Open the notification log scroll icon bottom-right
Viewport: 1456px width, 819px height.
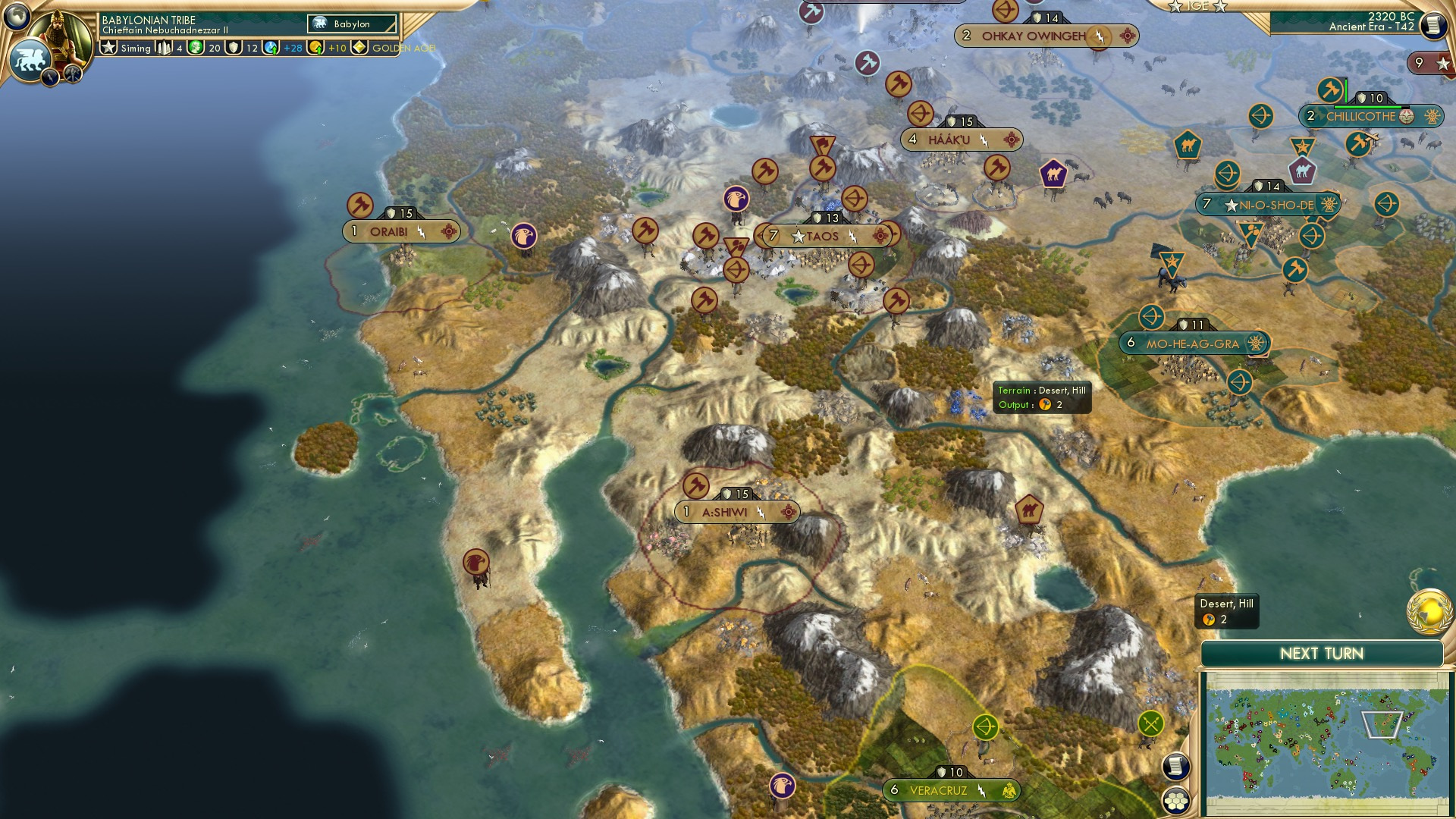1175,765
